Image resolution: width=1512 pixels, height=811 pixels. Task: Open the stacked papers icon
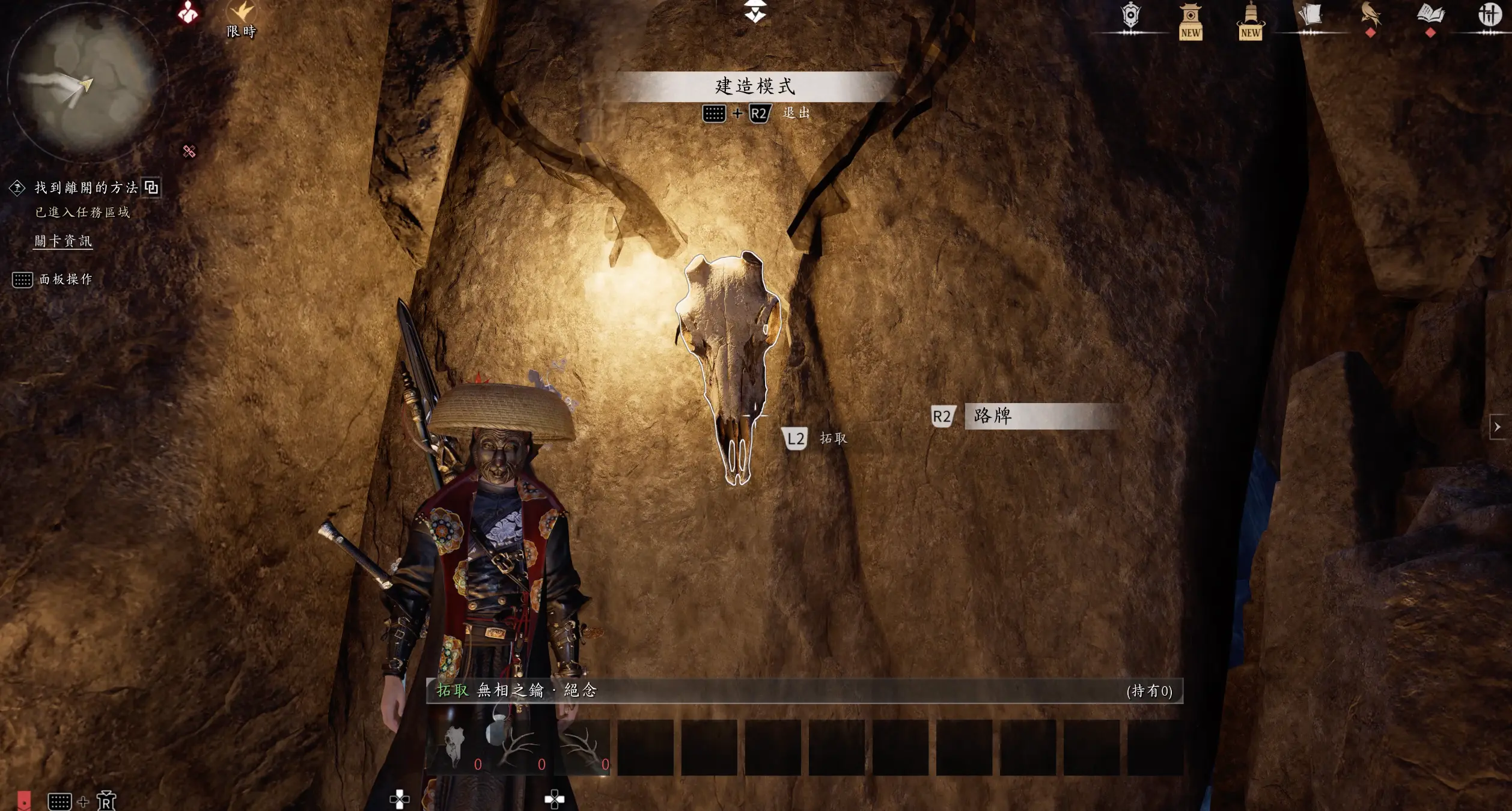(1309, 16)
